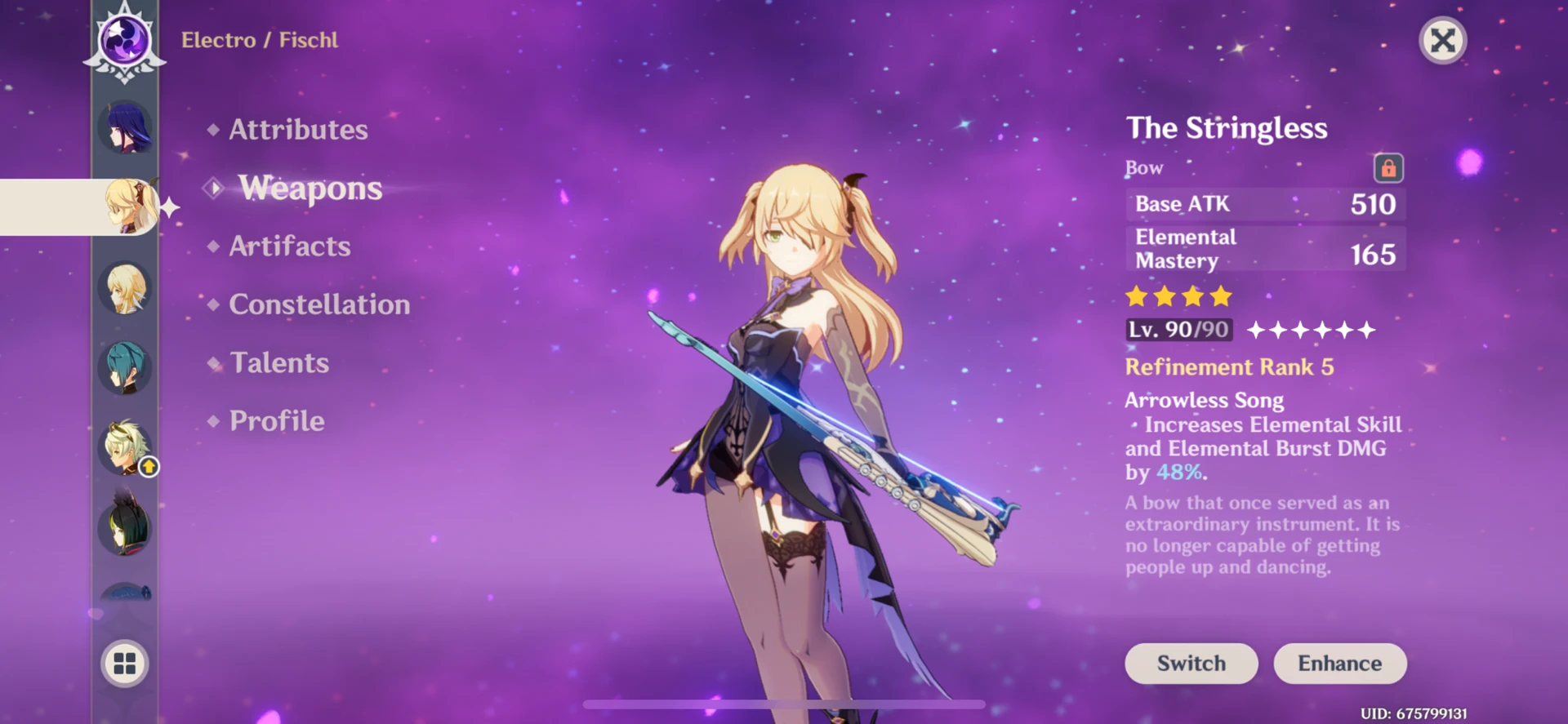Open the party setup grid icon at bottom-left
This screenshot has width=1568, height=724.
tap(124, 664)
